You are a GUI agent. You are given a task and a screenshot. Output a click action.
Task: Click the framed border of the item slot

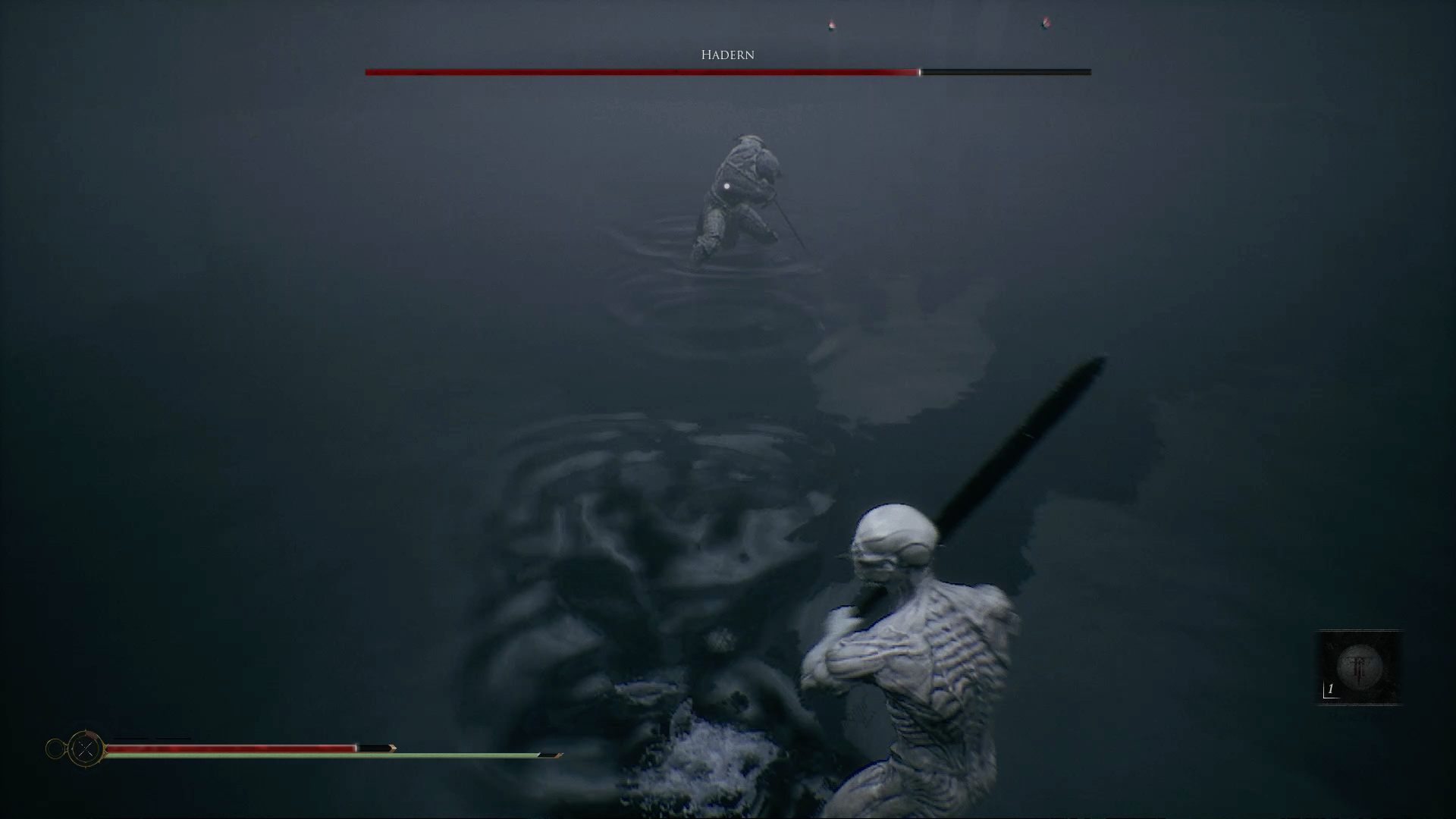tap(1360, 631)
